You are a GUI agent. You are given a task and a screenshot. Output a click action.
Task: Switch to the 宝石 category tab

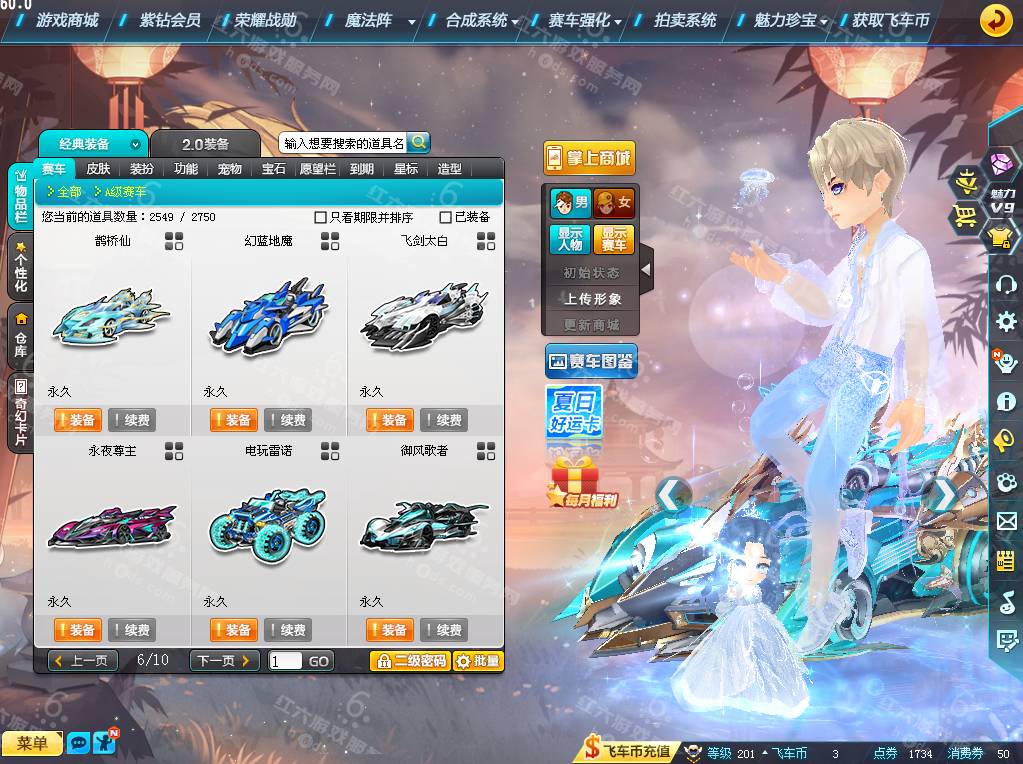[274, 169]
